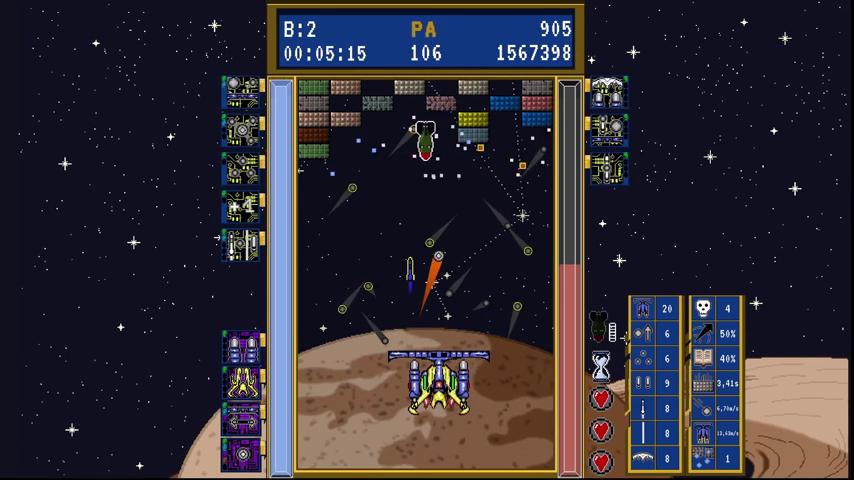Activate the black bomb icon
Screen dimensions: 854x480
point(600,326)
